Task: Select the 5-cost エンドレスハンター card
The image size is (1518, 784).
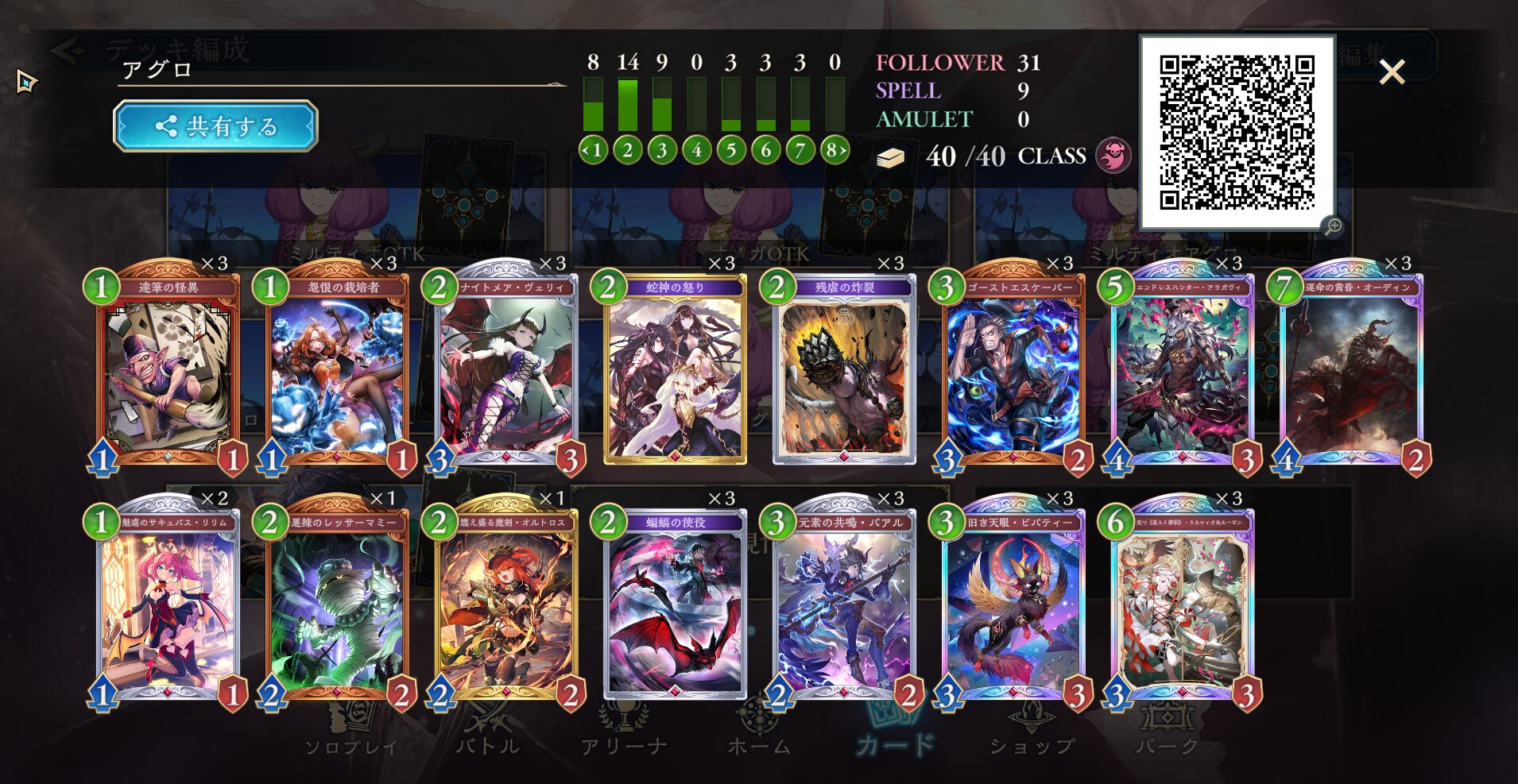Action: (x=1183, y=370)
